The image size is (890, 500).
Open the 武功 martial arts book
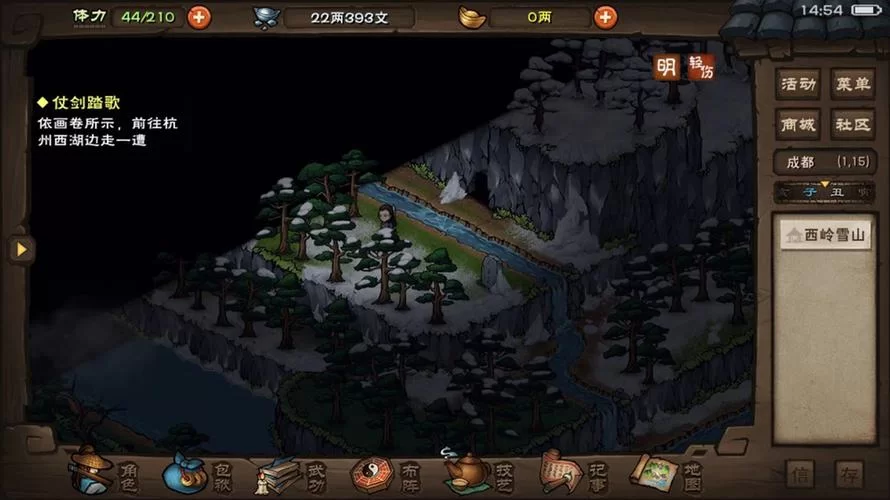(x=291, y=472)
